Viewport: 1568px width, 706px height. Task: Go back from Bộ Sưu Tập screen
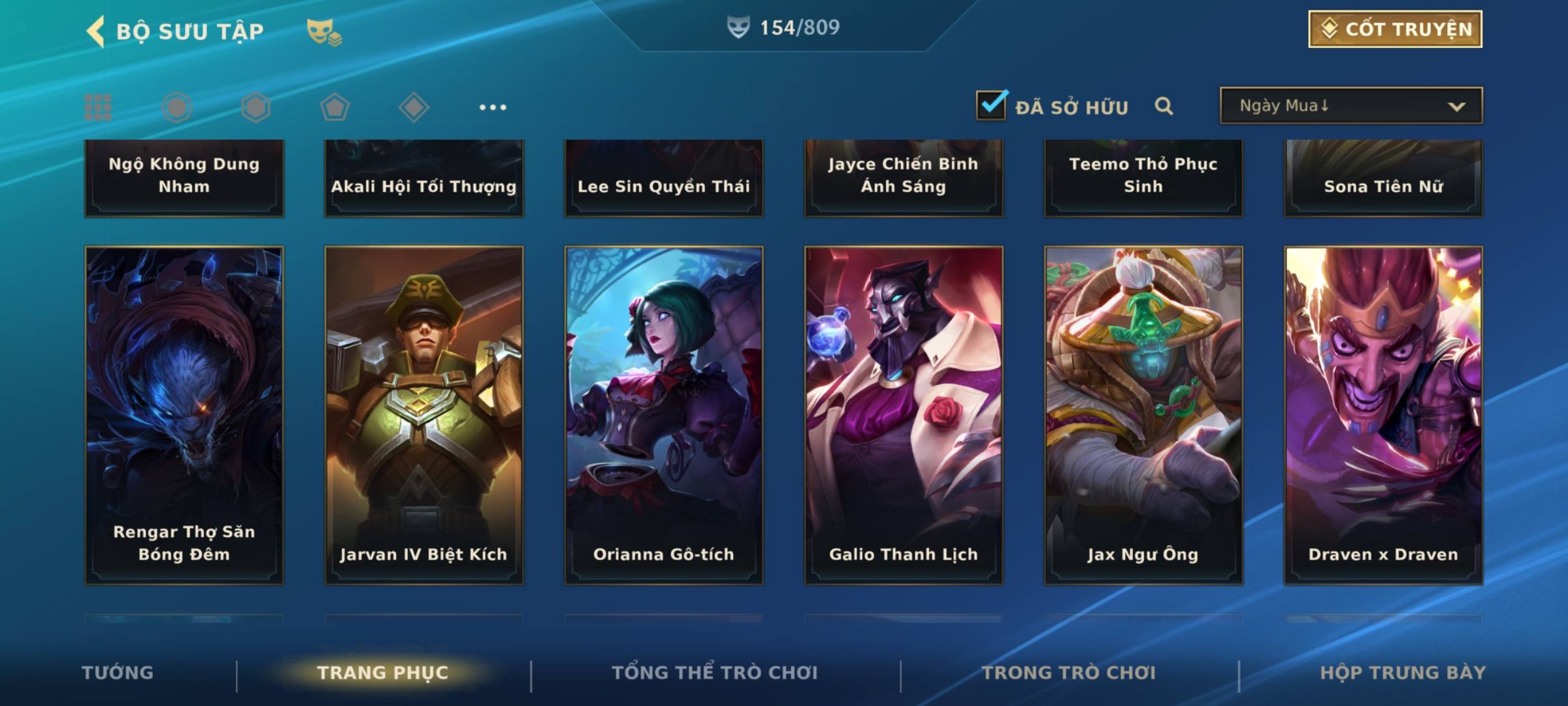pyautogui.click(x=96, y=31)
